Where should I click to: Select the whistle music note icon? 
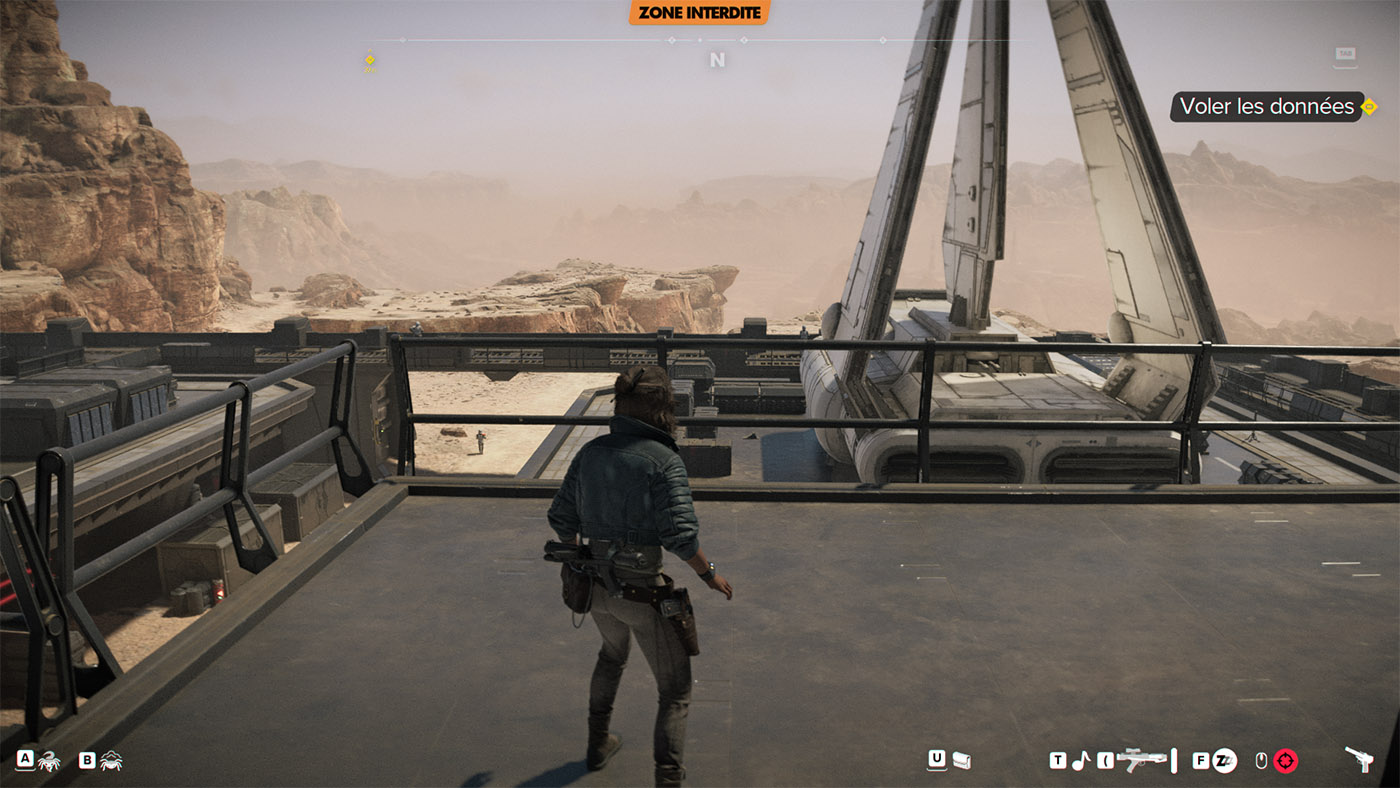(x=1080, y=760)
